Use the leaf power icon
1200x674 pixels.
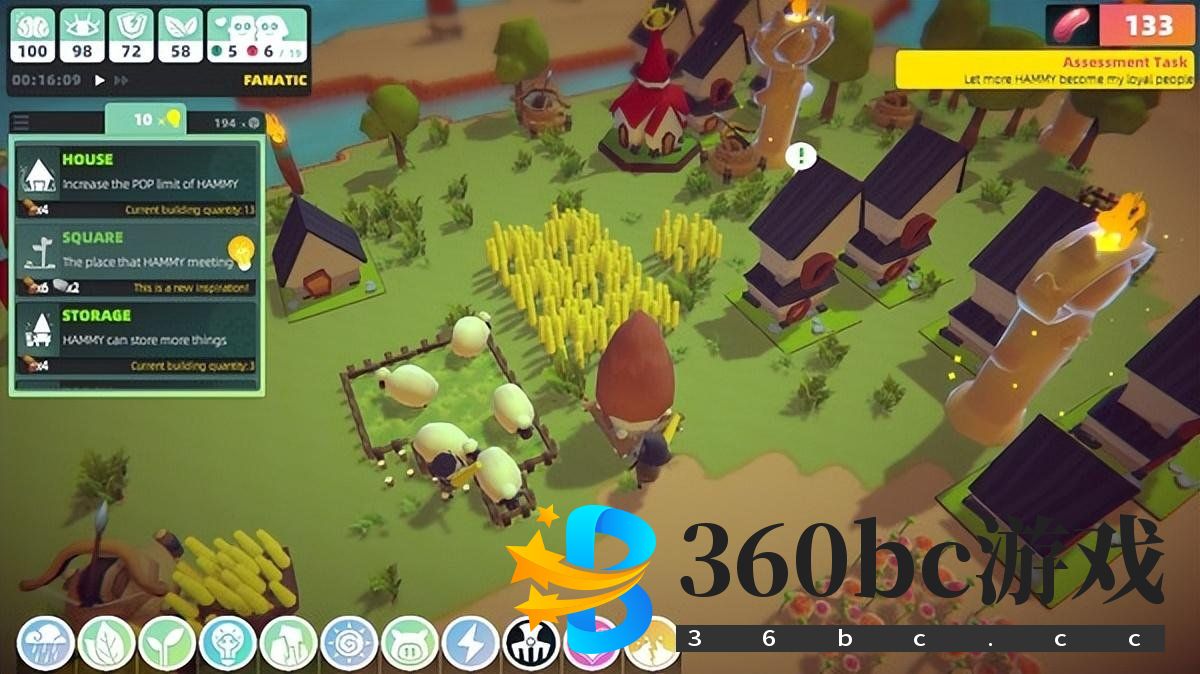point(106,643)
